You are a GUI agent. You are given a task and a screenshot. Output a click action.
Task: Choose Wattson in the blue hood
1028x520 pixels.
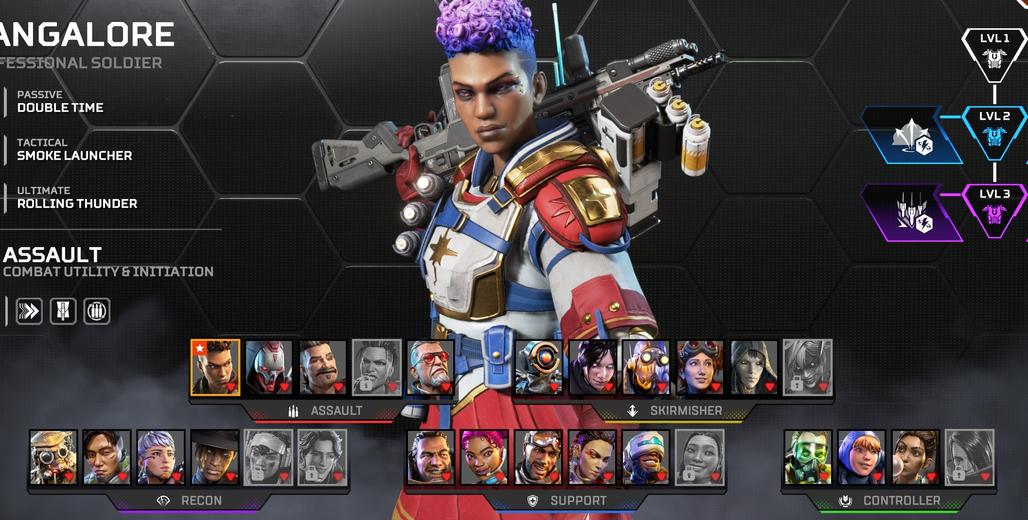click(862, 457)
